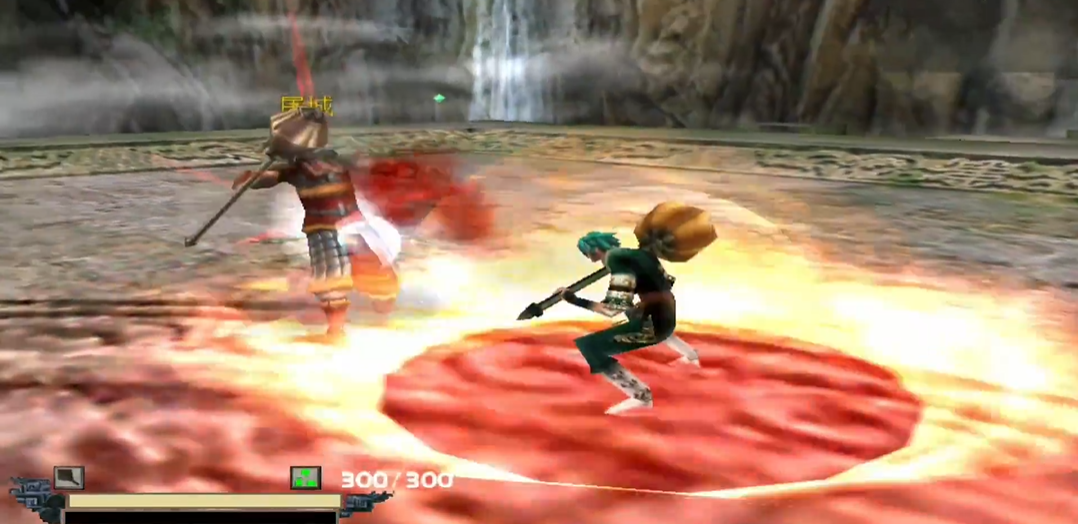Viewport: 1078px width, 524px height.
Task: Select the green figures icon
Action: pyautogui.click(x=305, y=478)
